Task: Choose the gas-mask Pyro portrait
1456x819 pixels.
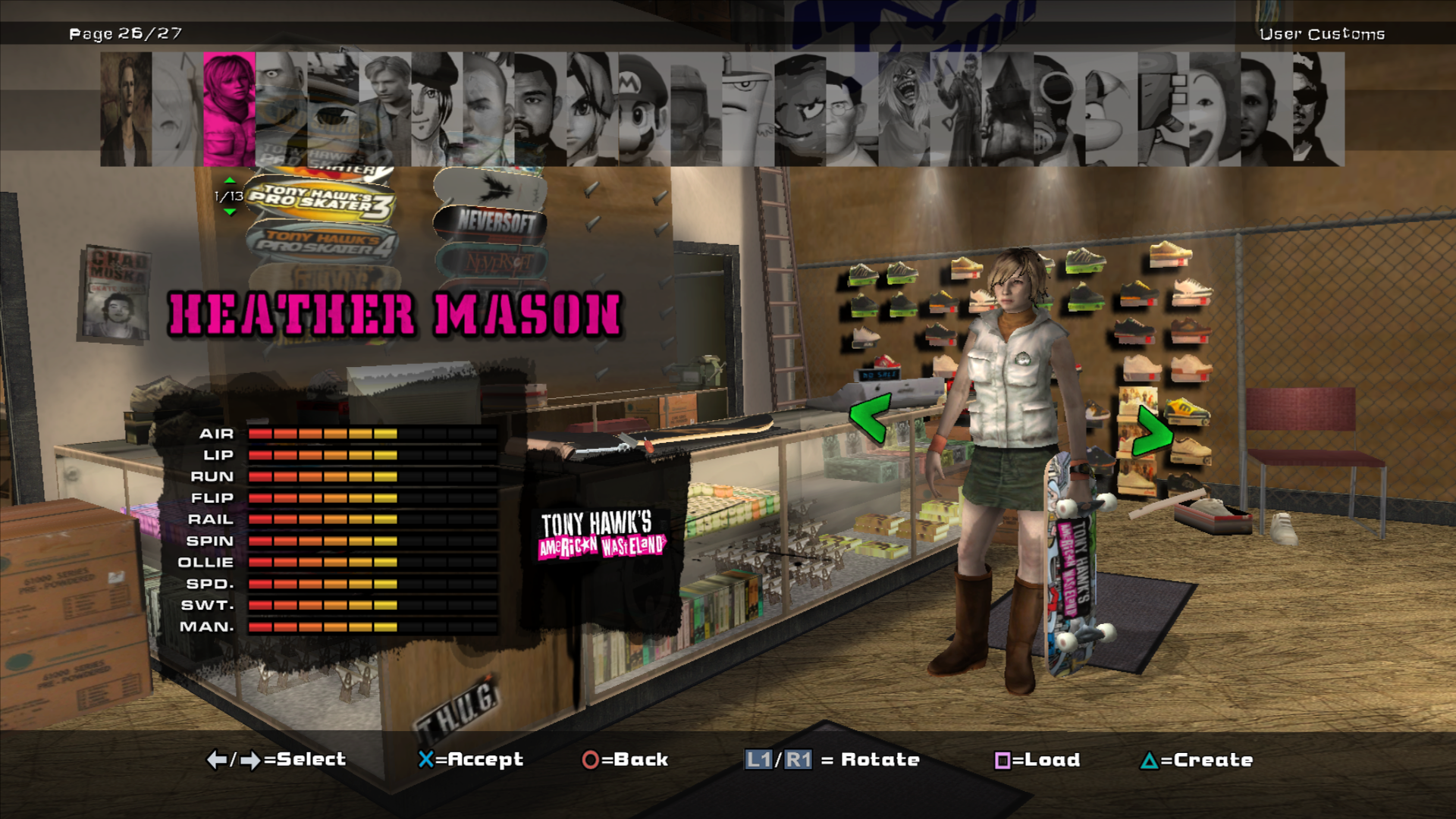Action: (x=1059, y=109)
